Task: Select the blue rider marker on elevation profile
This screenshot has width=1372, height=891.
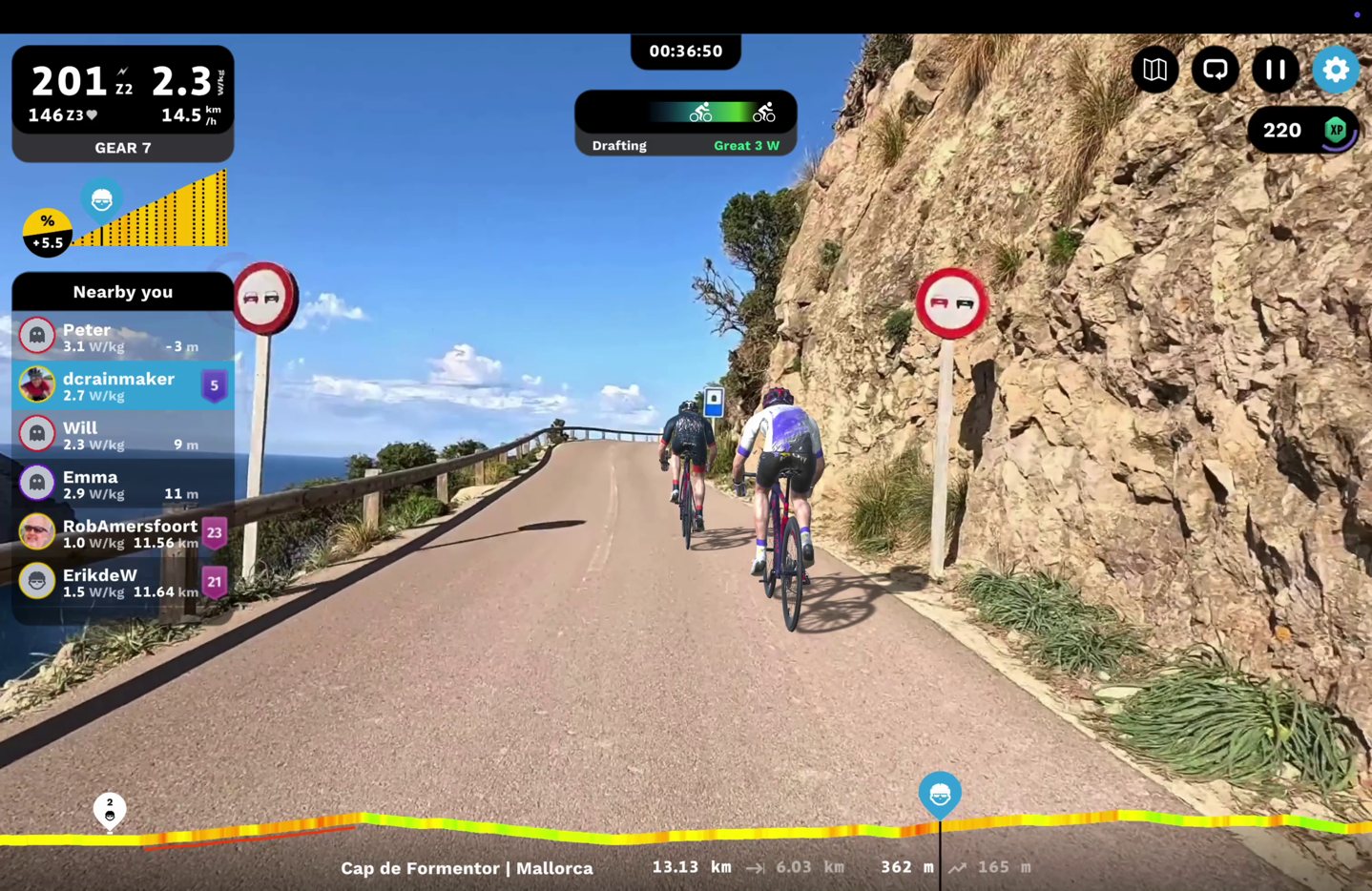Action: [940, 795]
